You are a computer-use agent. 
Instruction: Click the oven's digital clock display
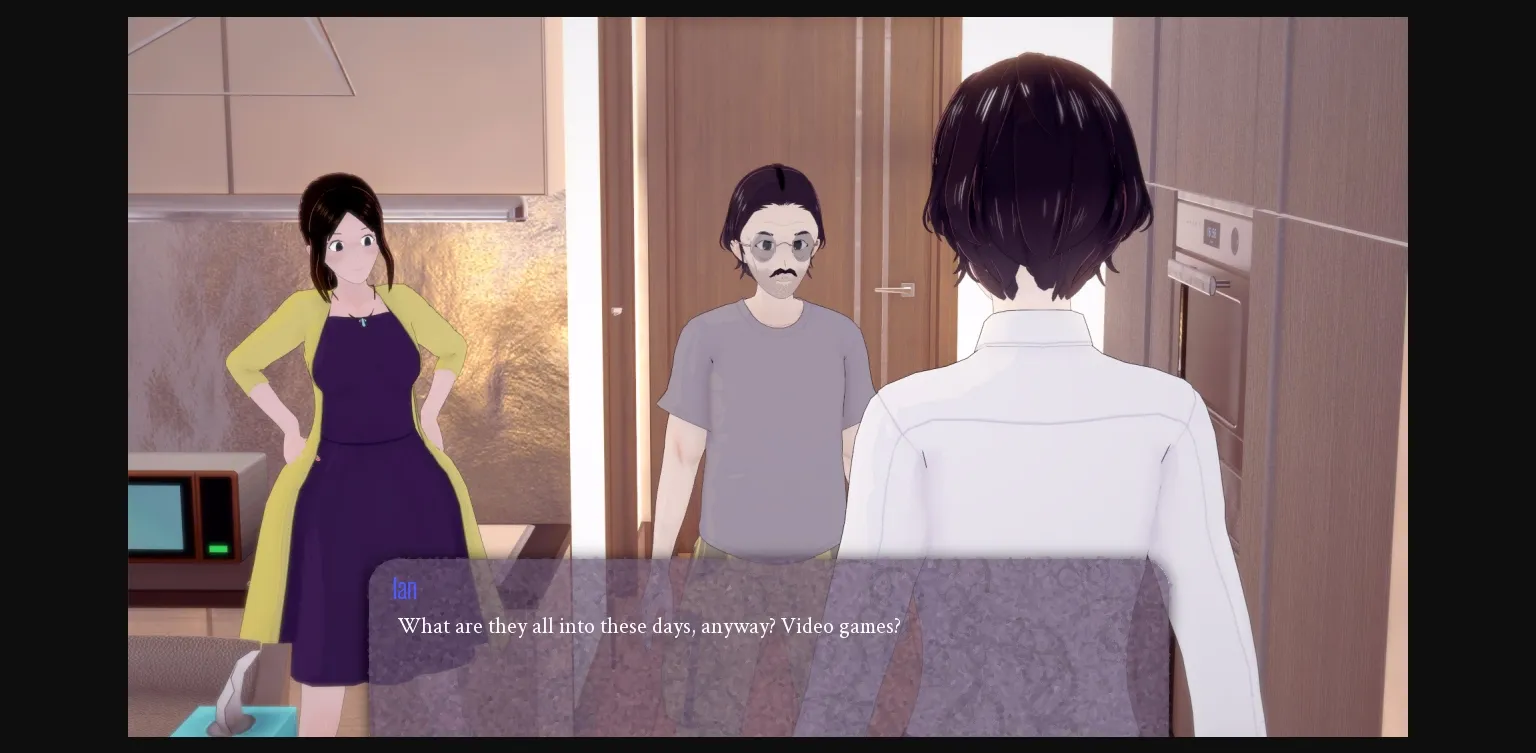pos(1212,229)
